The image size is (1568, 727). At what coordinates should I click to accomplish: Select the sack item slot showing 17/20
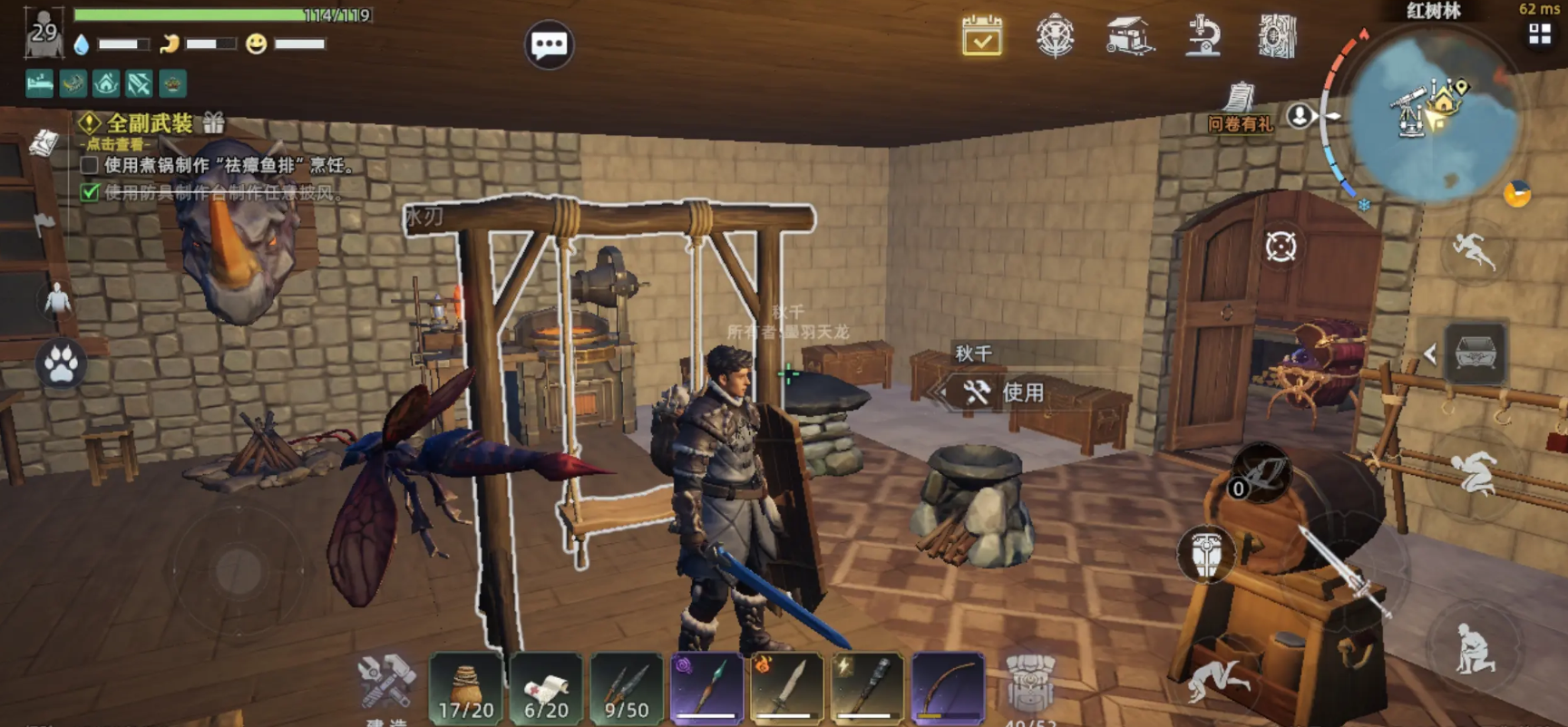(x=466, y=689)
